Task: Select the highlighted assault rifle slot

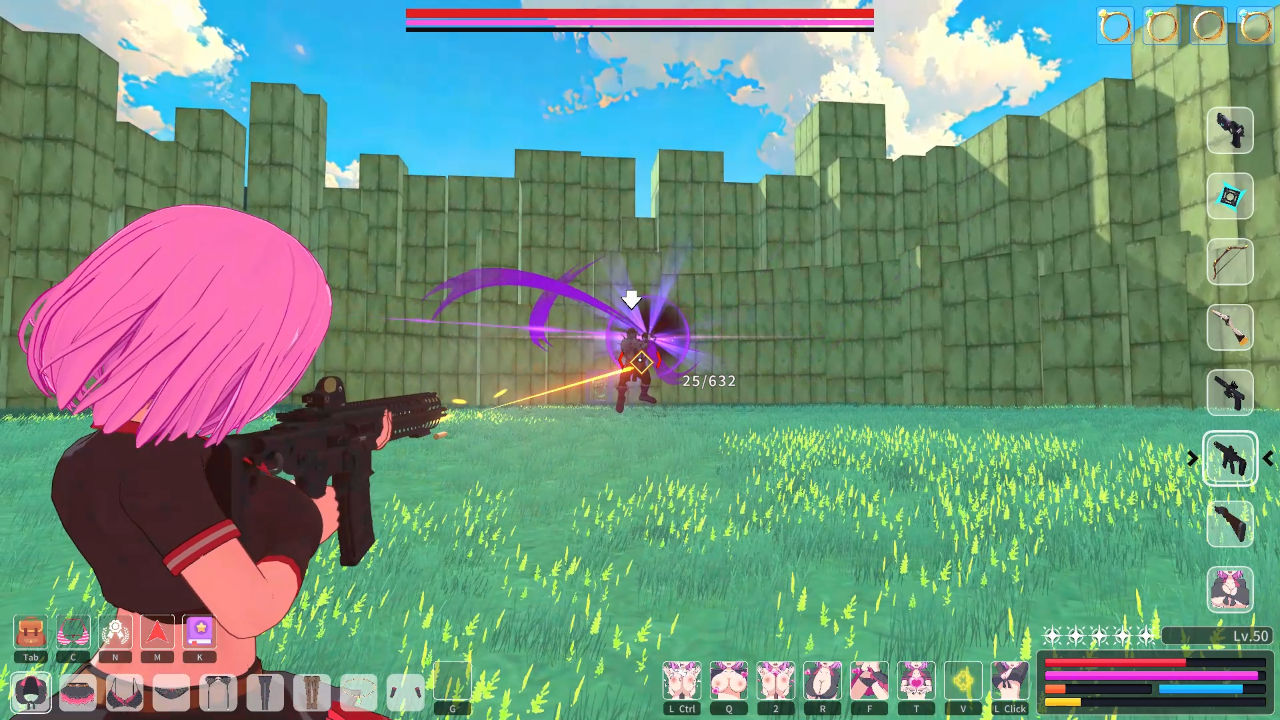Action: [x=1230, y=459]
